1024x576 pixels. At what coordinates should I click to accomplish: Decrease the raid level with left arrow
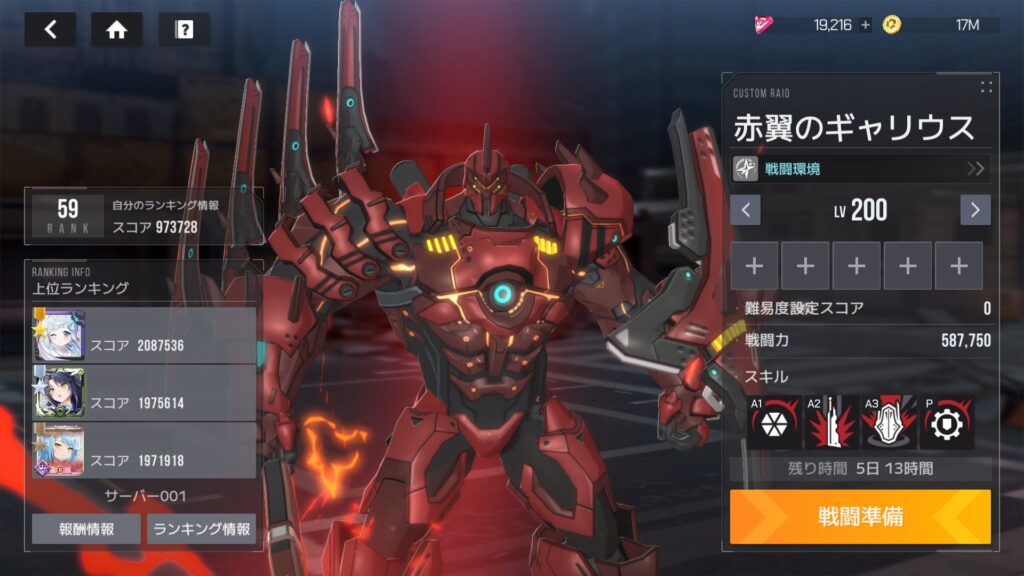746,210
